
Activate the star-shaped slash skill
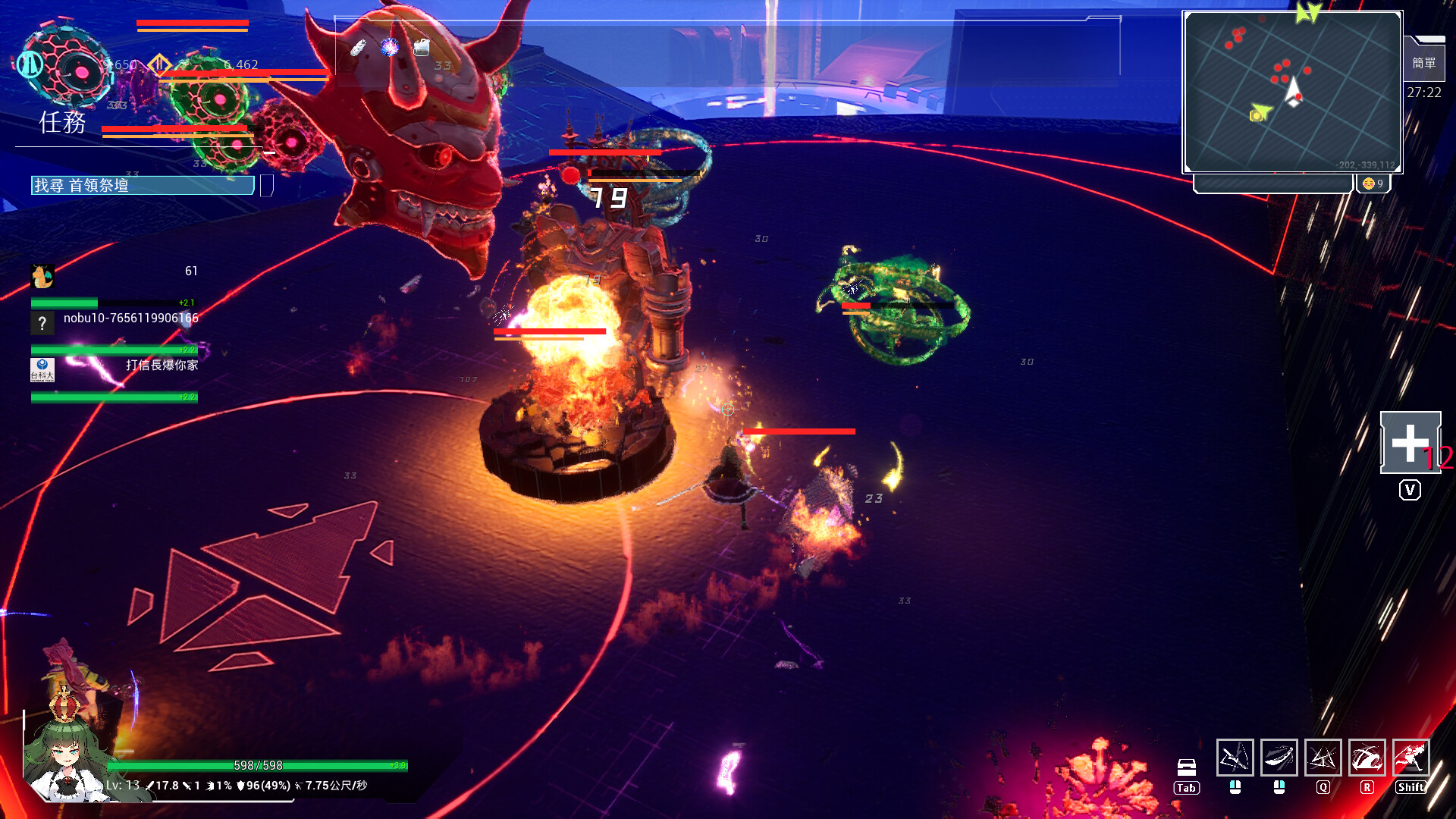1323,758
